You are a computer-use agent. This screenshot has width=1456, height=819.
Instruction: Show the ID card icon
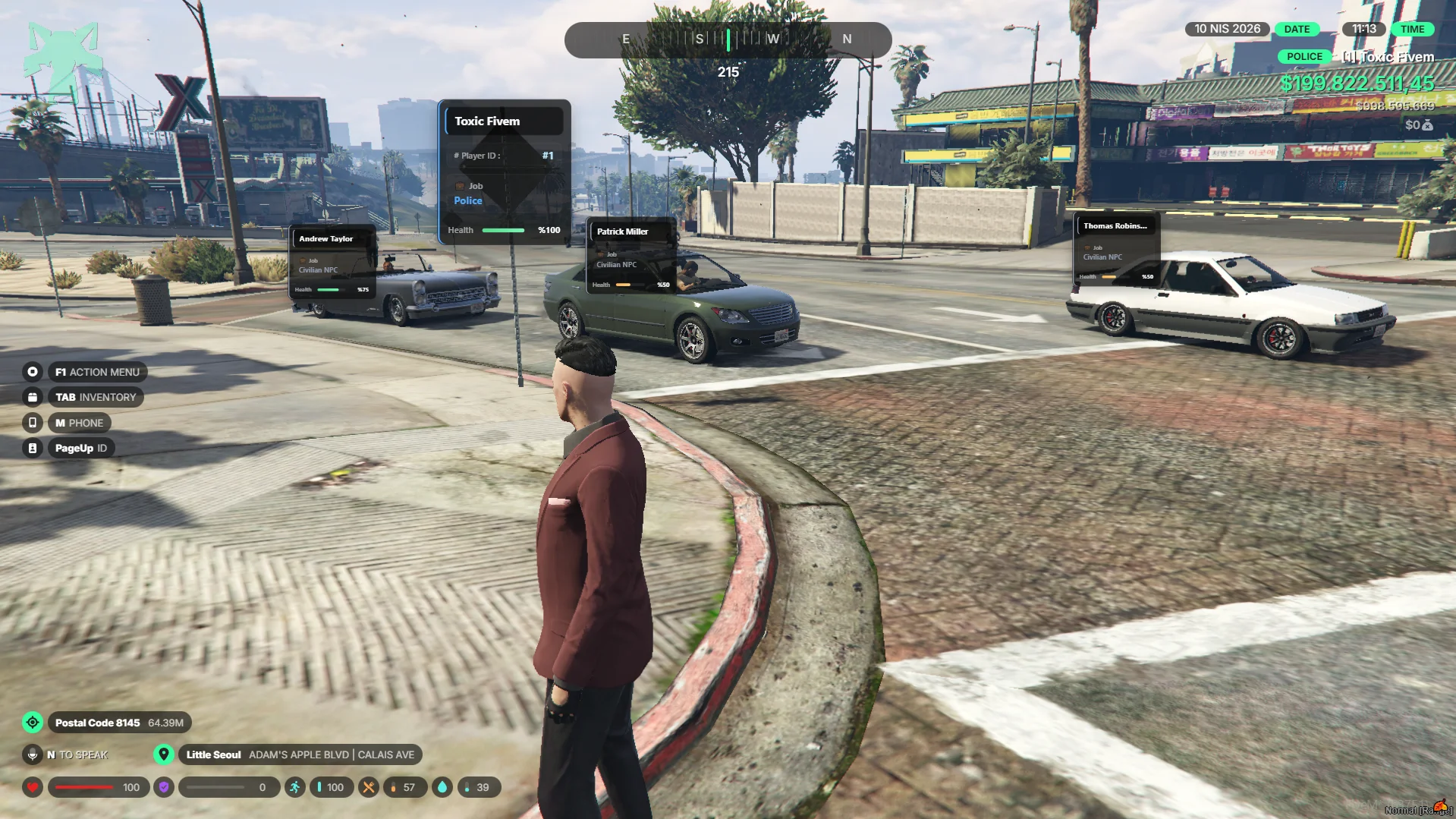click(x=33, y=449)
